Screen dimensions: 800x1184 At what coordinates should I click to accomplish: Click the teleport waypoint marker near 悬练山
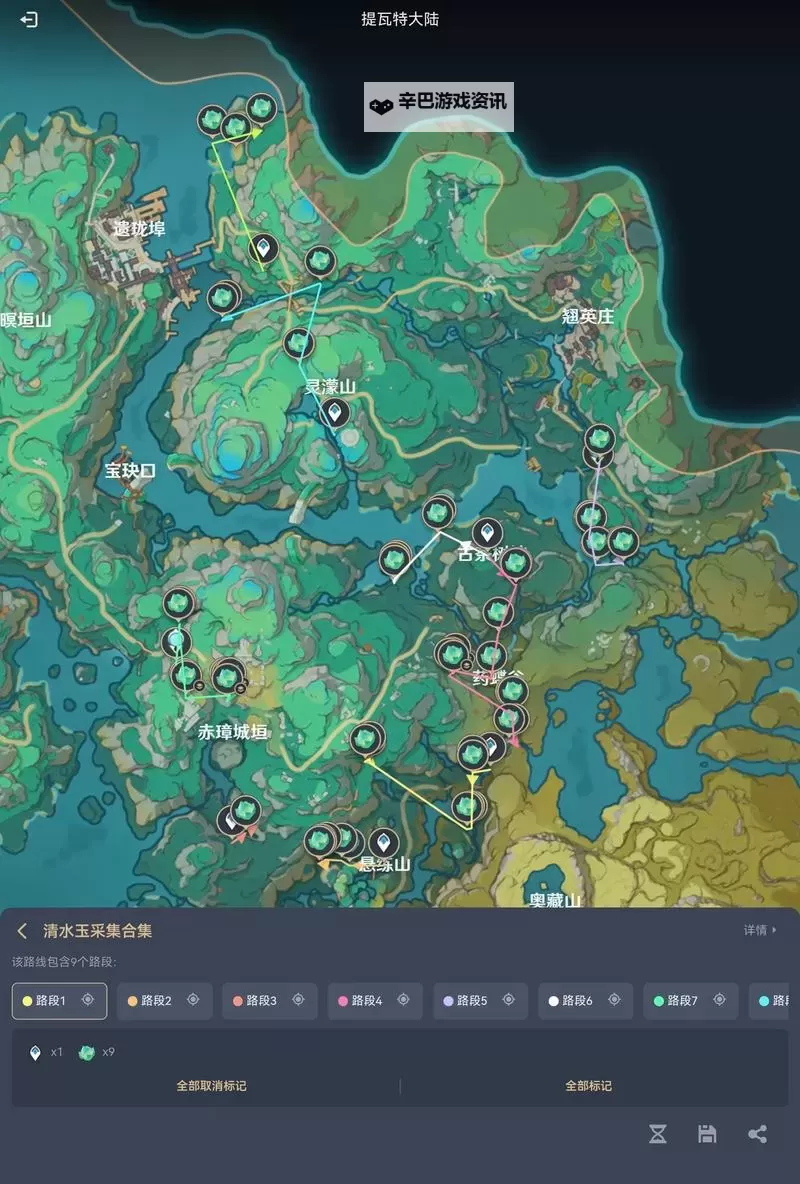[x=382, y=843]
